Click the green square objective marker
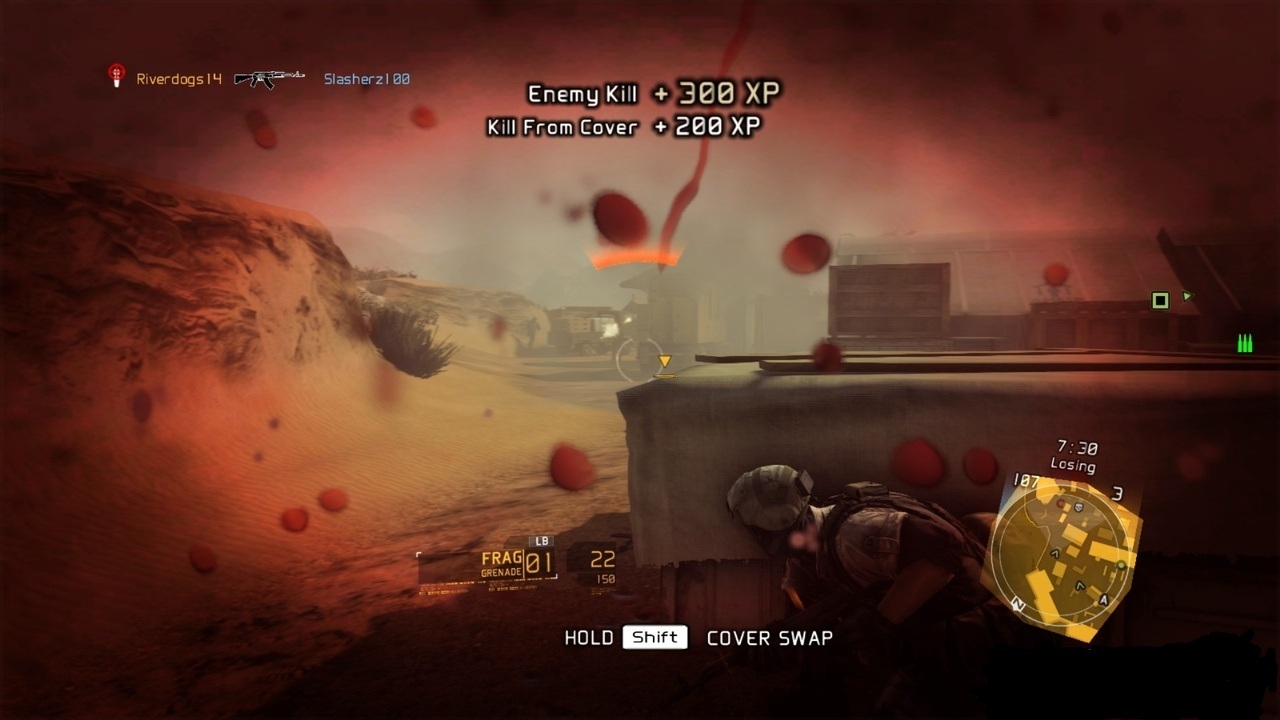Image resolution: width=1280 pixels, height=720 pixels. 1160,300
